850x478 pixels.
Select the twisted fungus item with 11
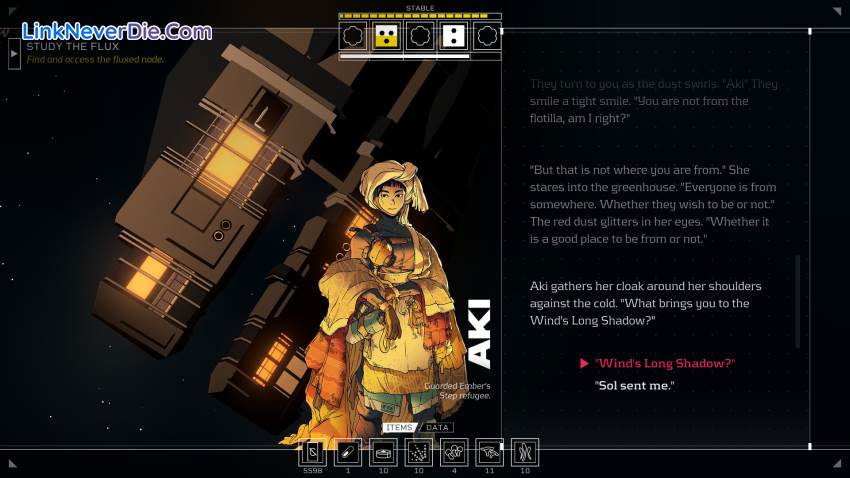click(x=489, y=452)
